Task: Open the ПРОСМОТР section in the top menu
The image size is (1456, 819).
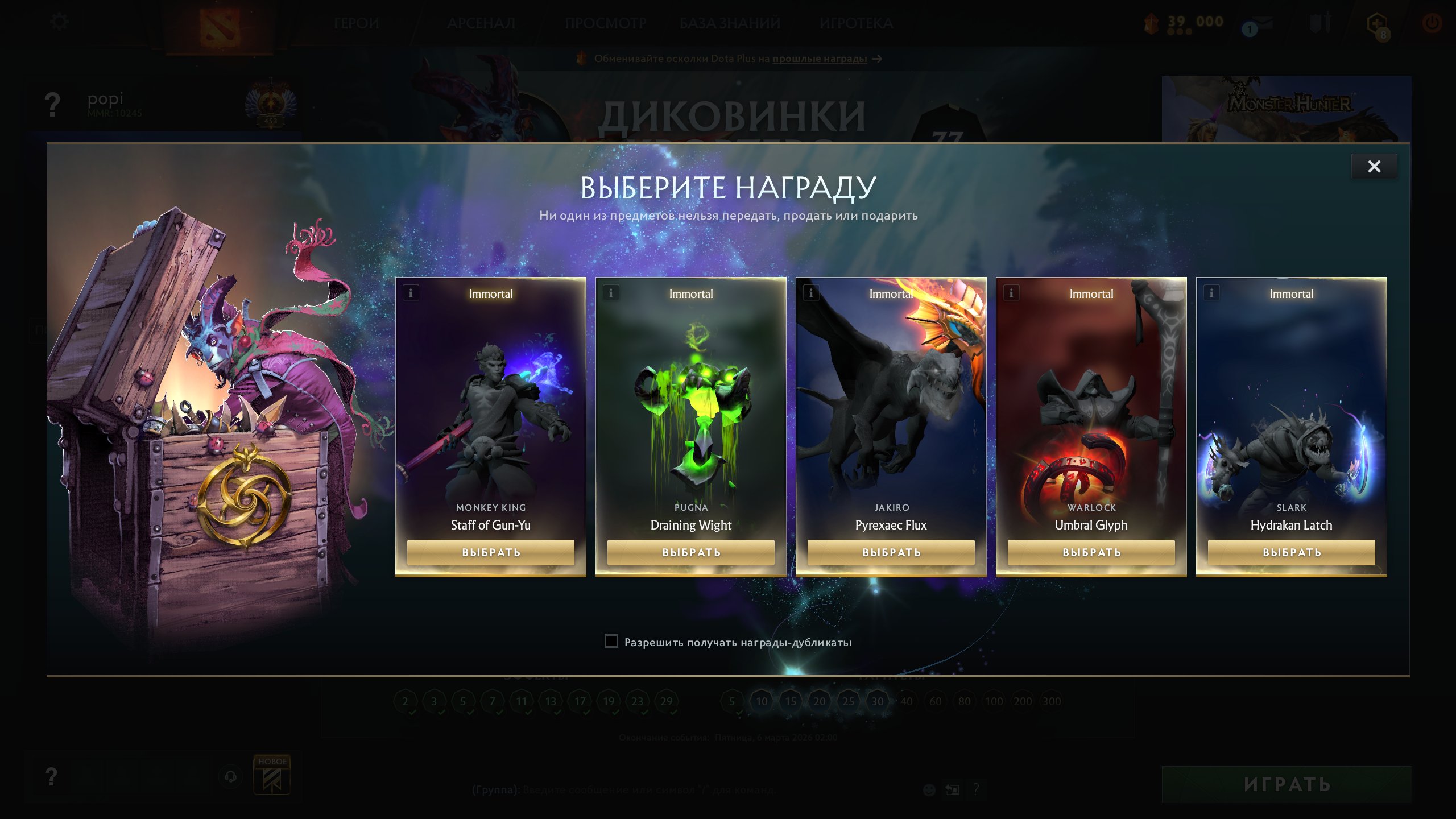Action: tap(605, 24)
